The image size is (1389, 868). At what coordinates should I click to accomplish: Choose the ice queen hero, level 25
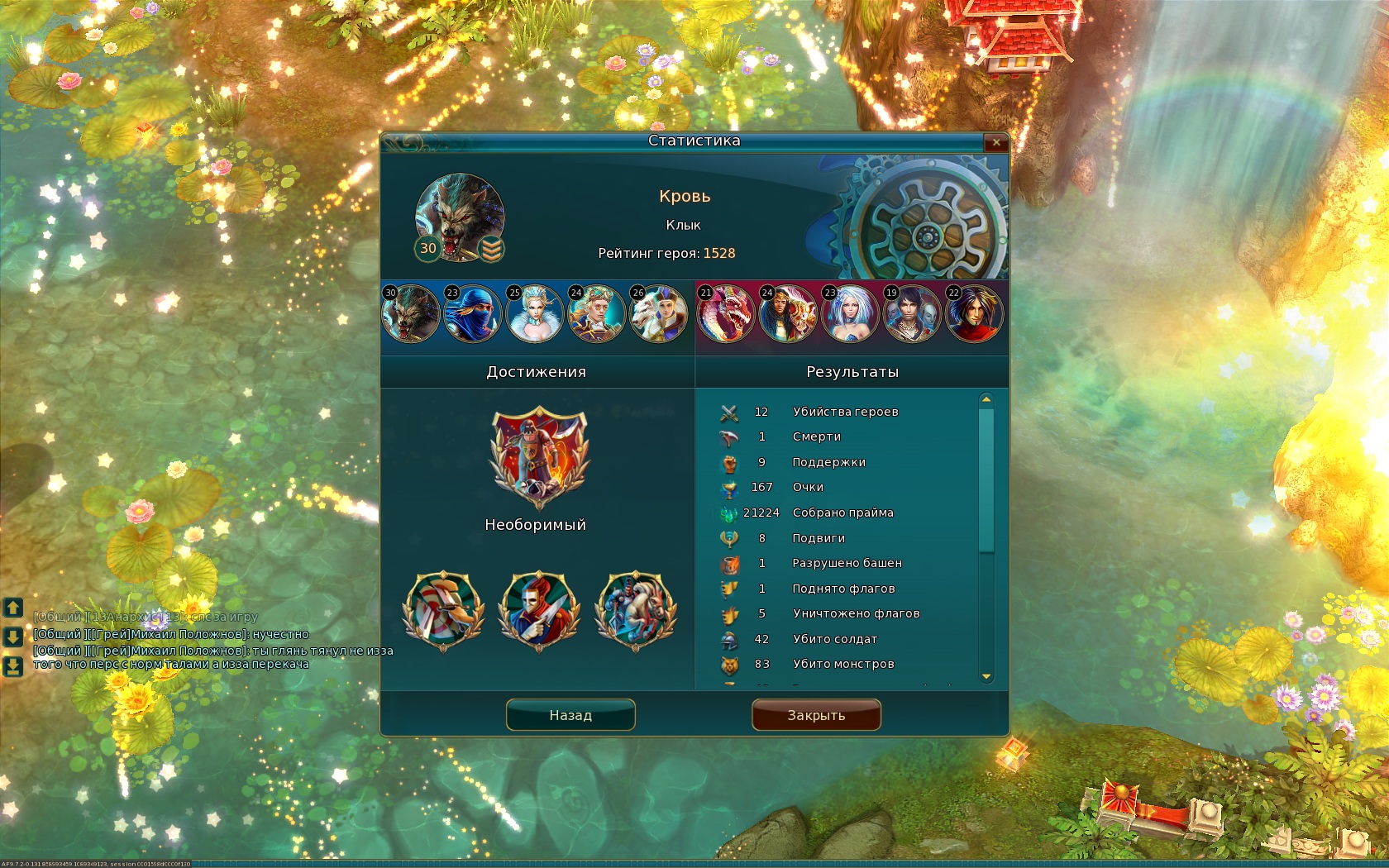tap(535, 313)
